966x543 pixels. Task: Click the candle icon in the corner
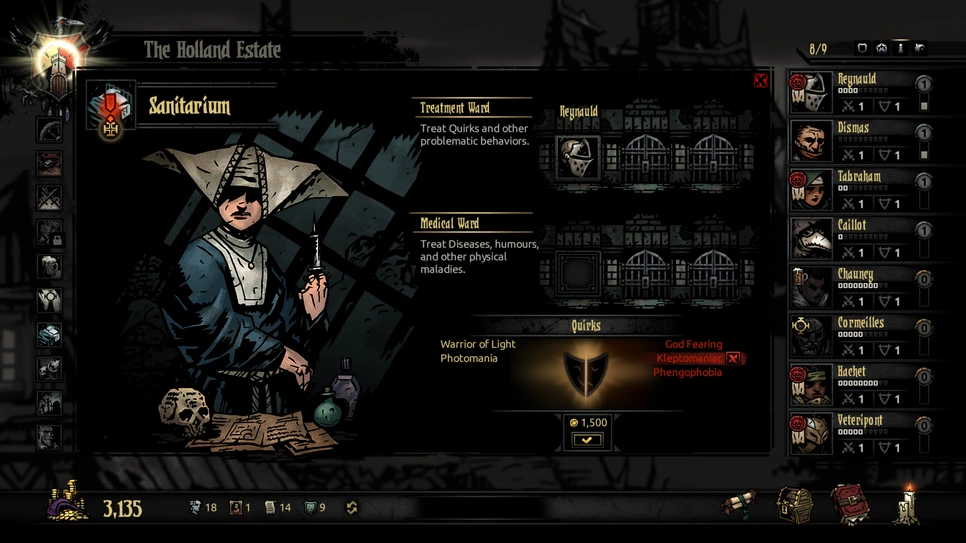click(908, 503)
